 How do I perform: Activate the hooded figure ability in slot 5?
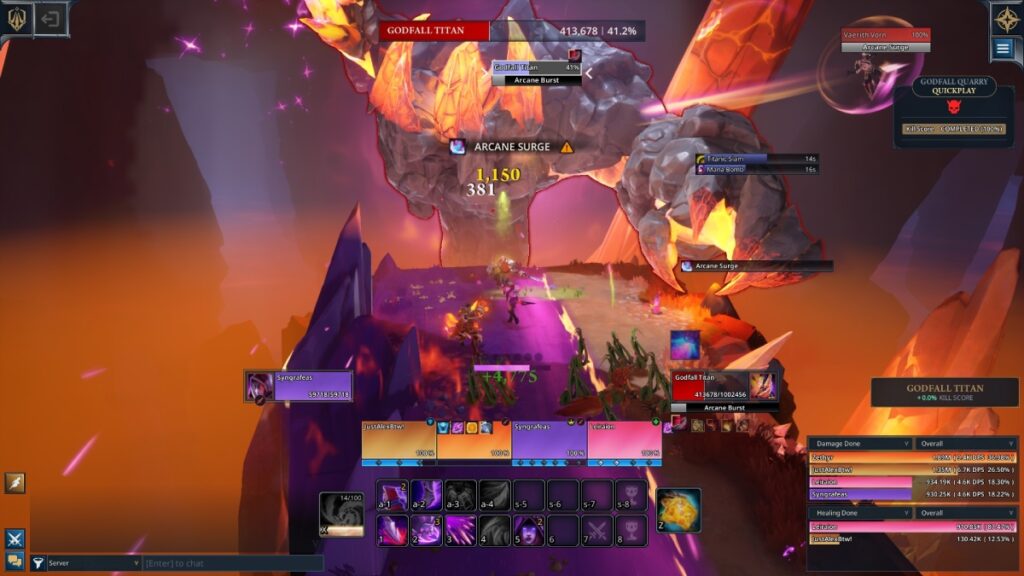tap(528, 529)
